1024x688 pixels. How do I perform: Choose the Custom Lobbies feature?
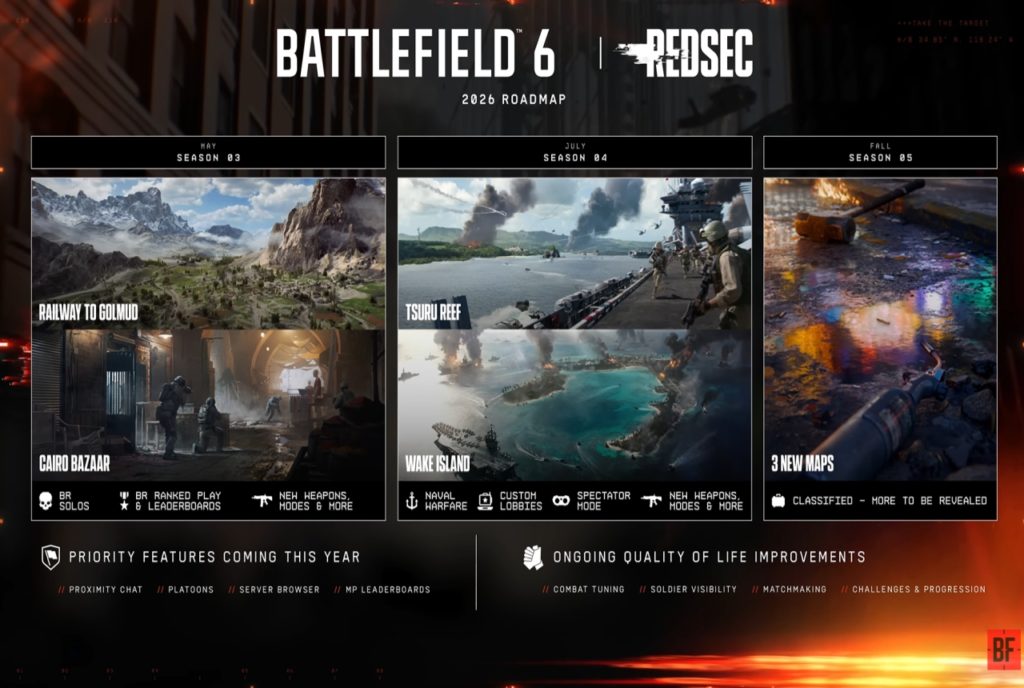pos(509,500)
